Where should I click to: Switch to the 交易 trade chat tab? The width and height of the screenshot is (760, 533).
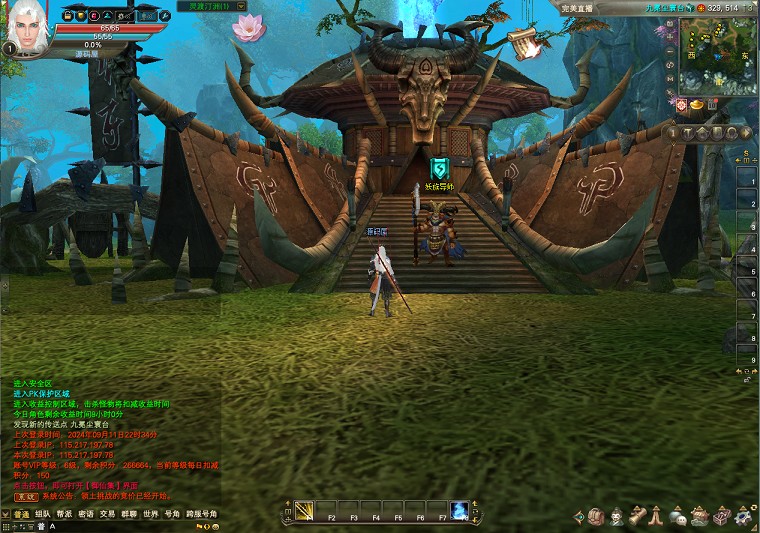tap(107, 514)
